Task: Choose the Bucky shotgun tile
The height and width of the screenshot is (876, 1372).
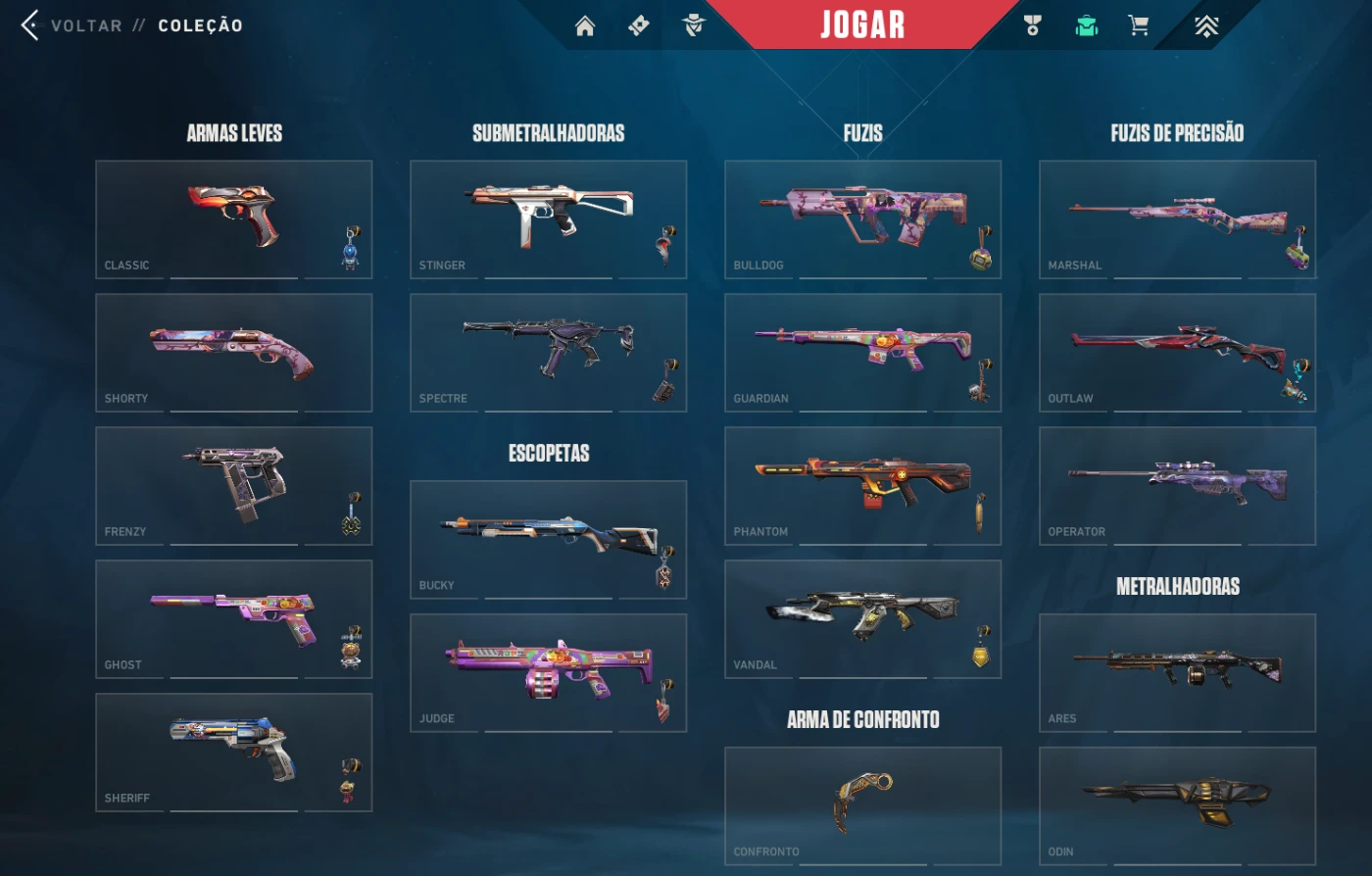Action: point(548,539)
